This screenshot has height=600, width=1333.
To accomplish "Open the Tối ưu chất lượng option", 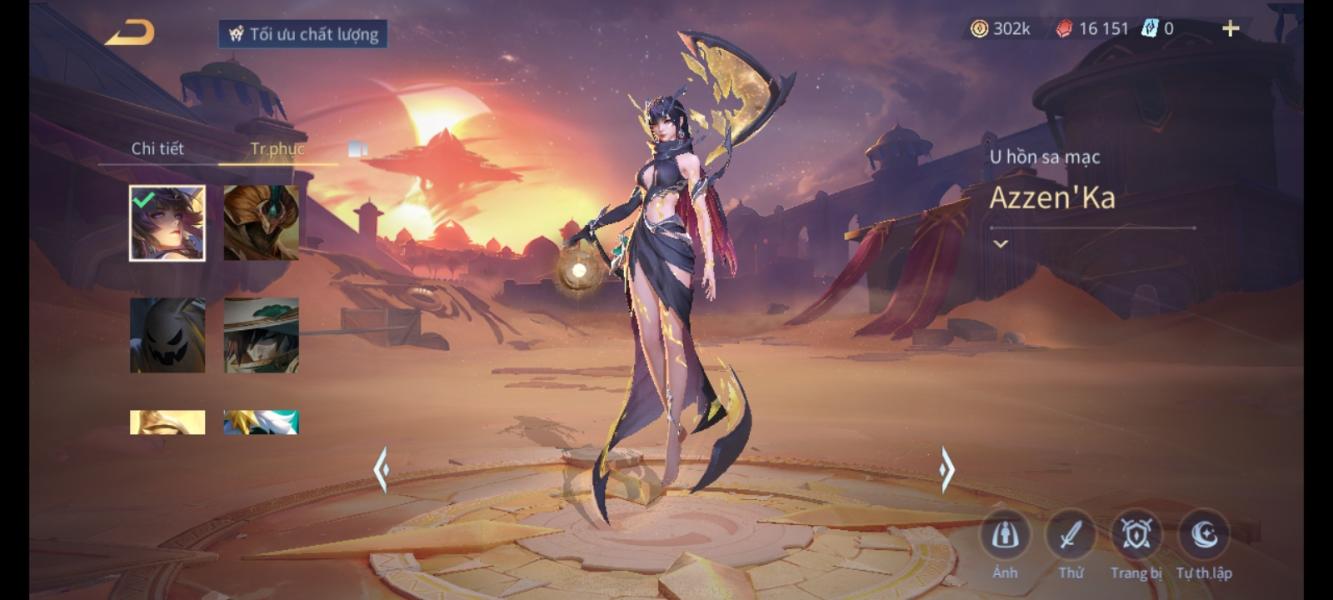I will [x=303, y=34].
